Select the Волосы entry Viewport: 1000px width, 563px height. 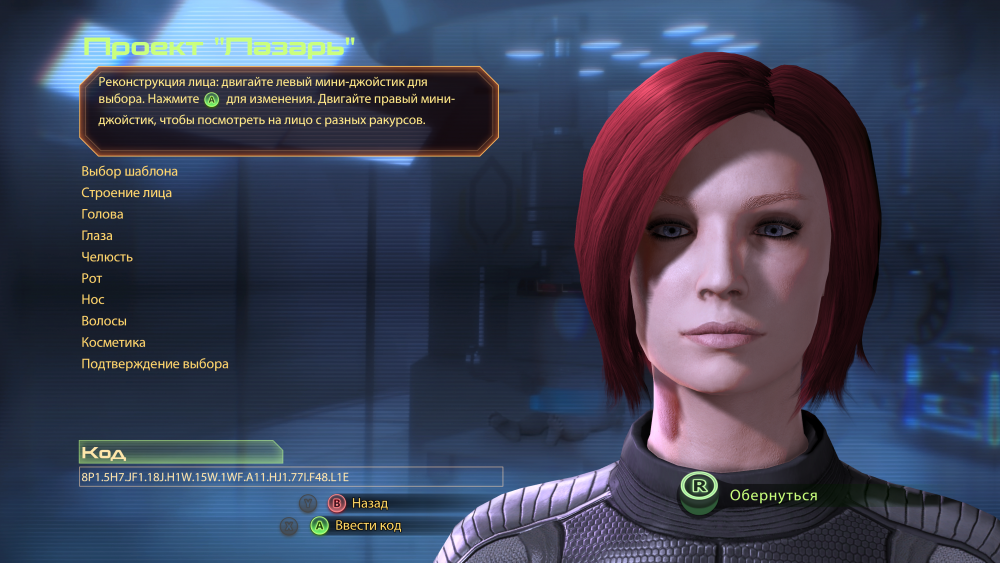pyautogui.click(x=104, y=321)
